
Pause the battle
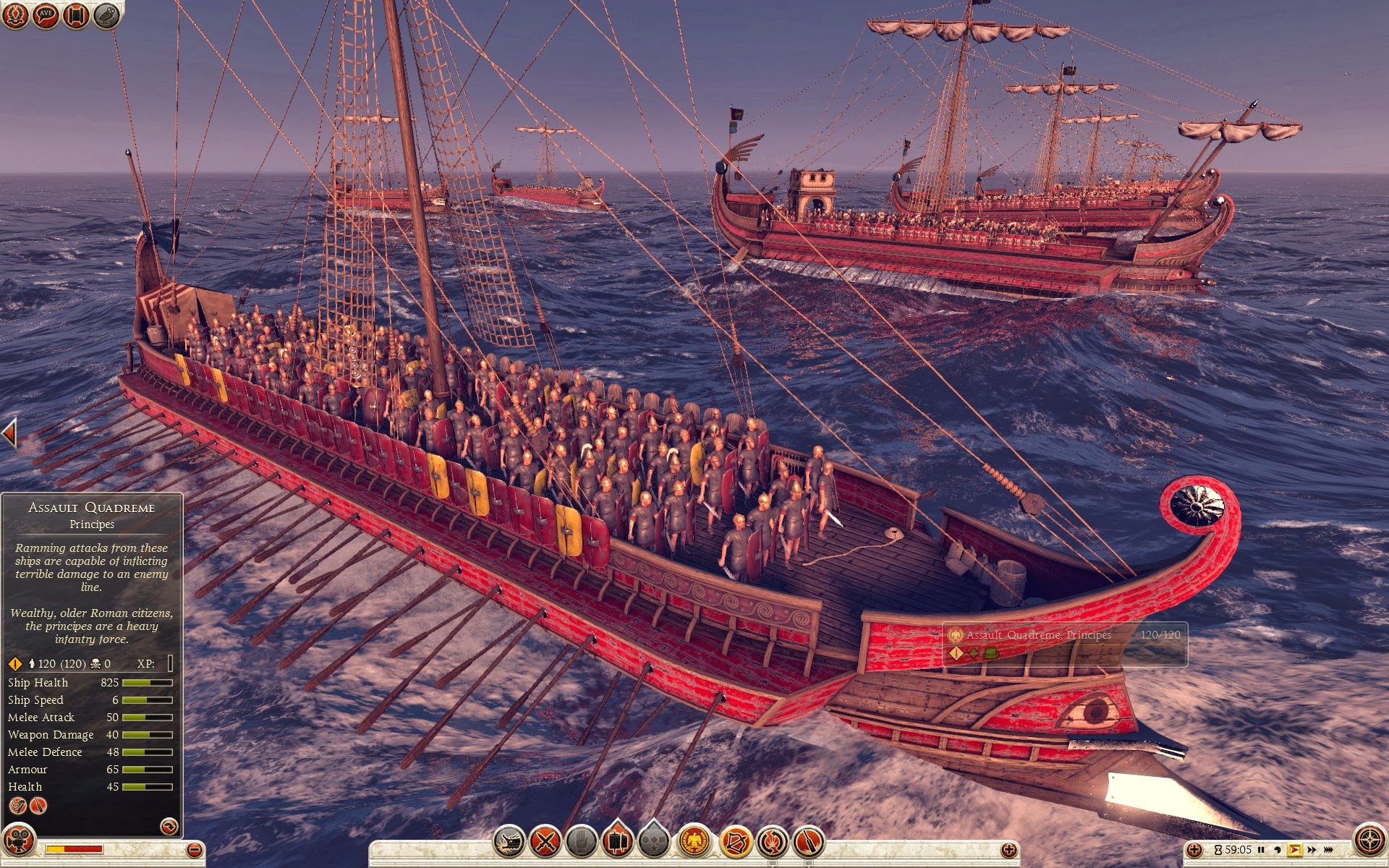pyautogui.click(x=1261, y=850)
